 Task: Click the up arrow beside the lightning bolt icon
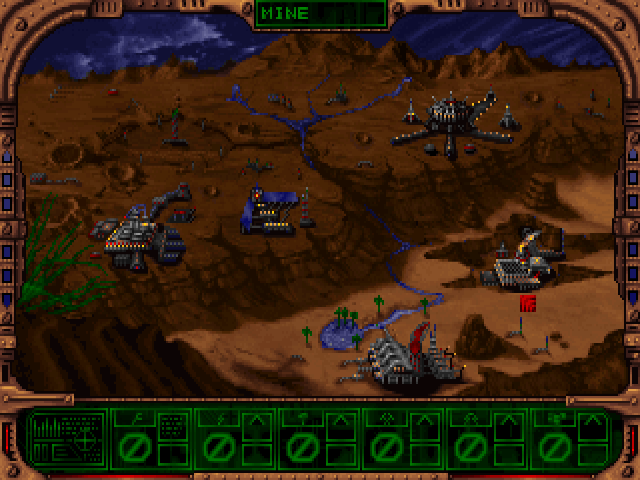point(257,422)
